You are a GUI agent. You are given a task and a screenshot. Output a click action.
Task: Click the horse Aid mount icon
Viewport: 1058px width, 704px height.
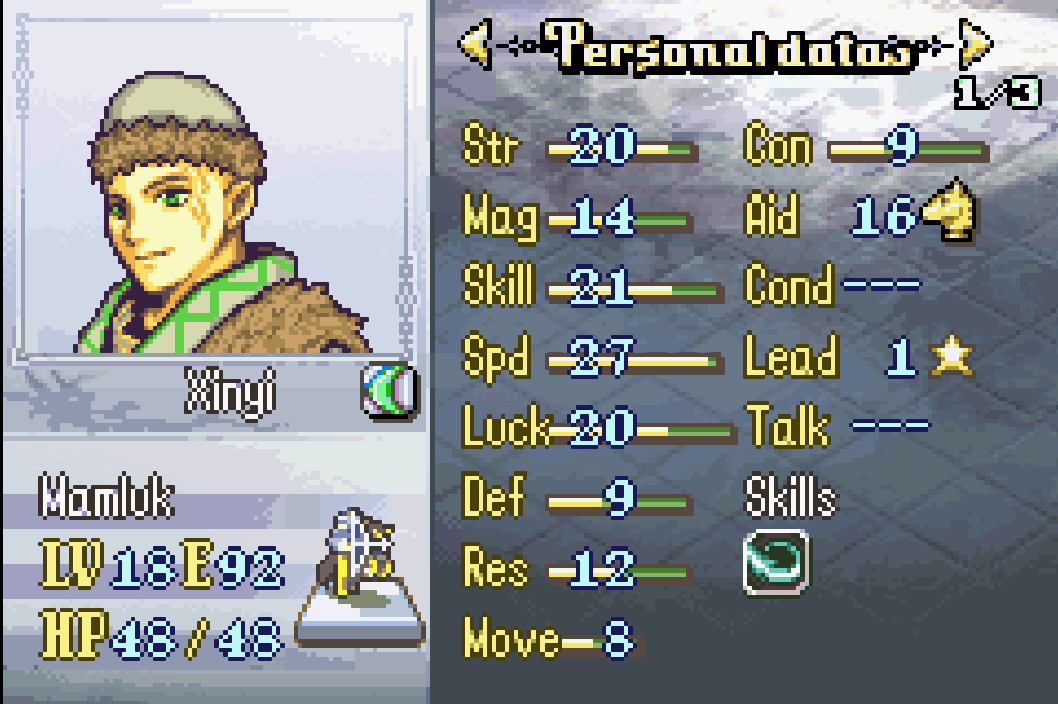pos(948,213)
